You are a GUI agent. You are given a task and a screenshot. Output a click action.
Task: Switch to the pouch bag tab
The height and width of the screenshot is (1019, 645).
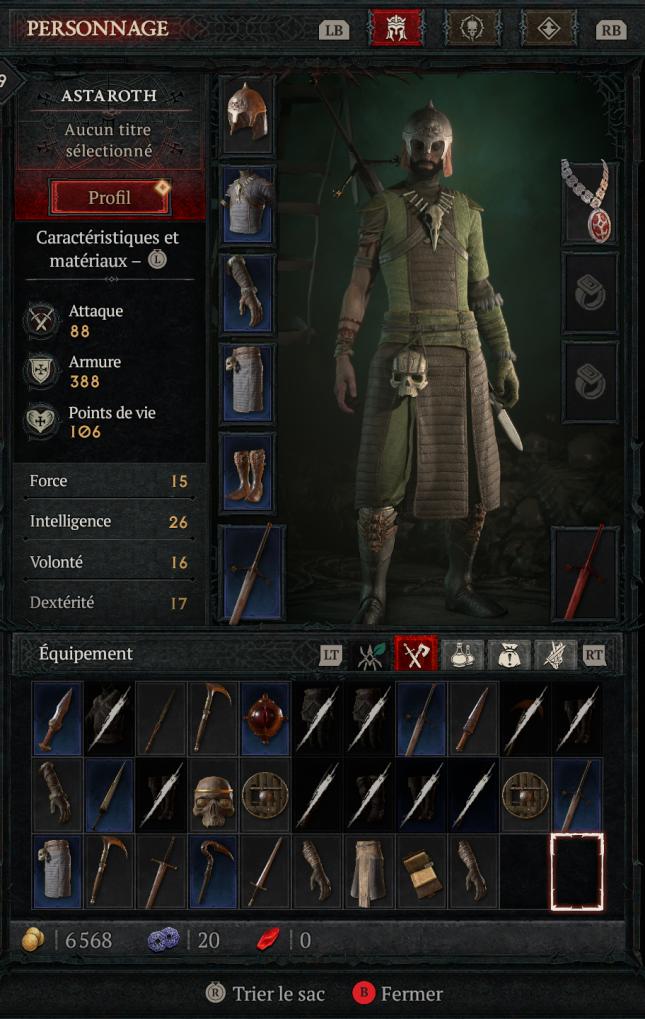509,654
